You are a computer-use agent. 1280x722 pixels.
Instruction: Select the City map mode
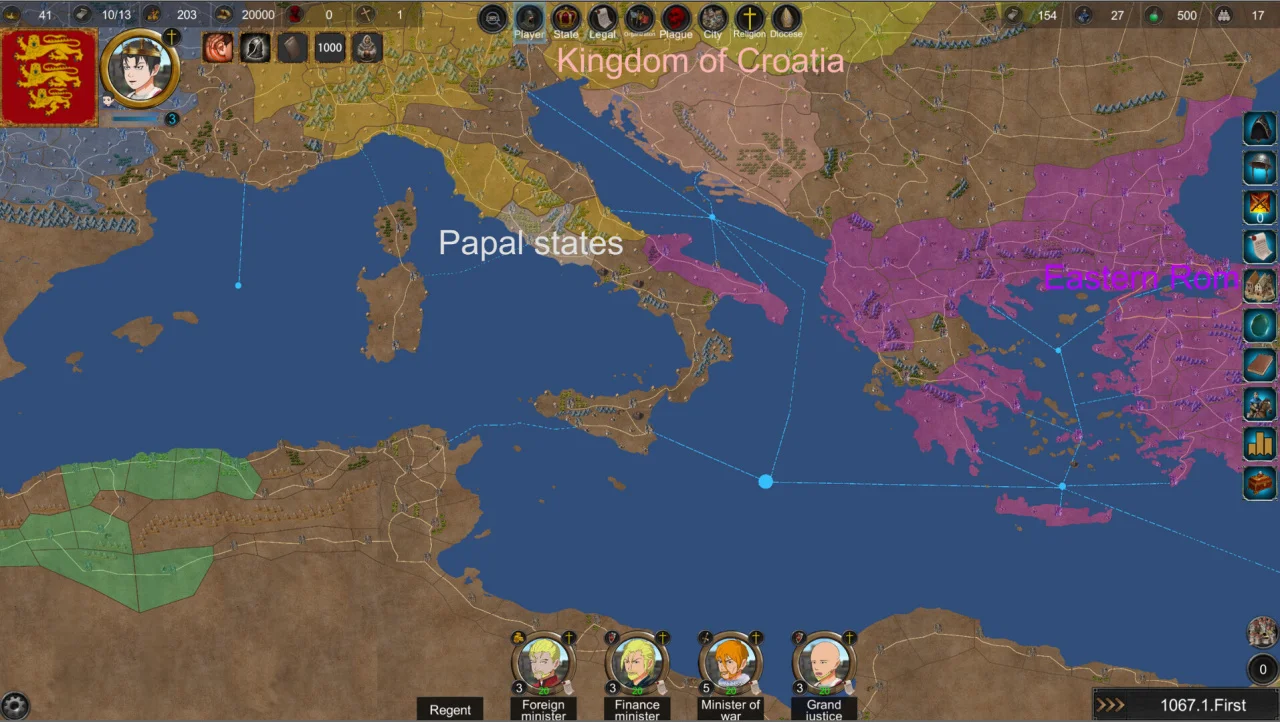tap(712, 19)
